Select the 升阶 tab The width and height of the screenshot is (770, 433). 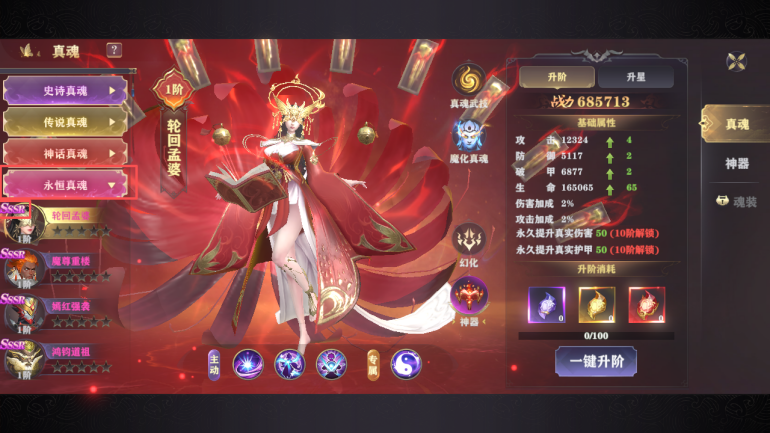pyautogui.click(x=556, y=77)
